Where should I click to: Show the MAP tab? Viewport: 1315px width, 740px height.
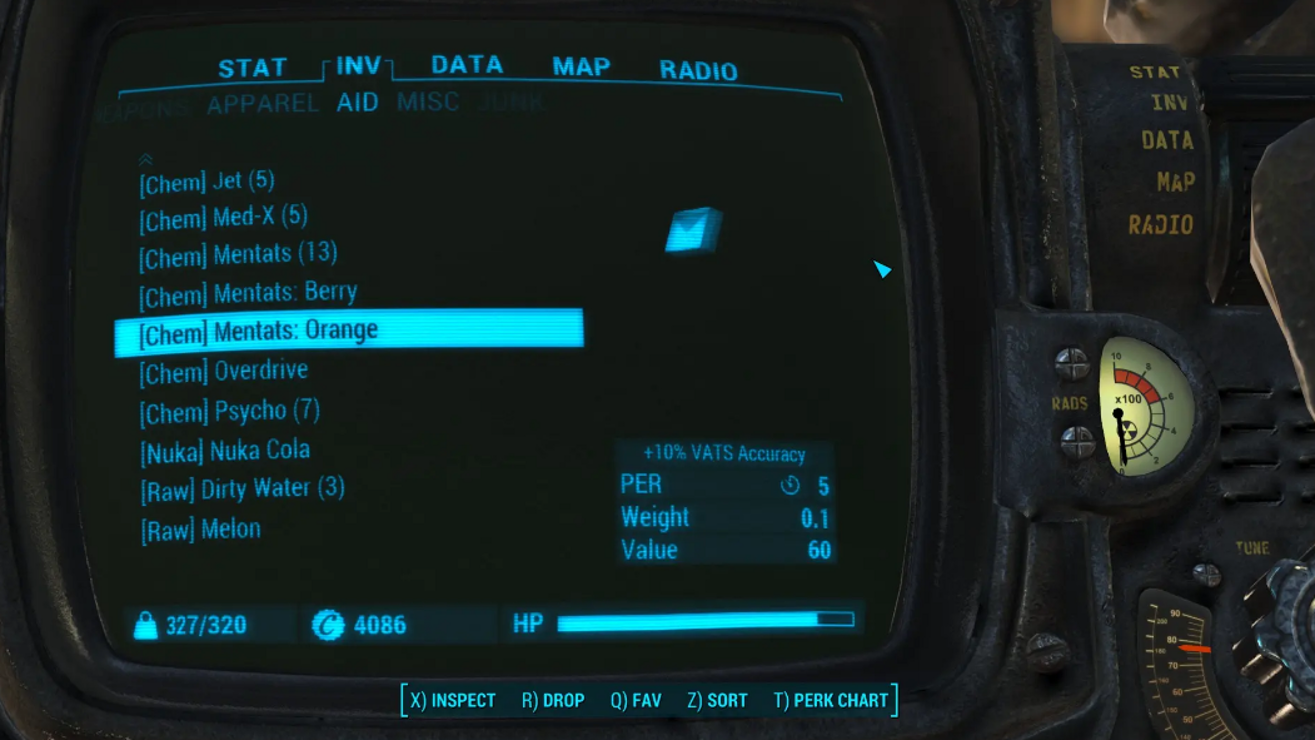click(581, 67)
